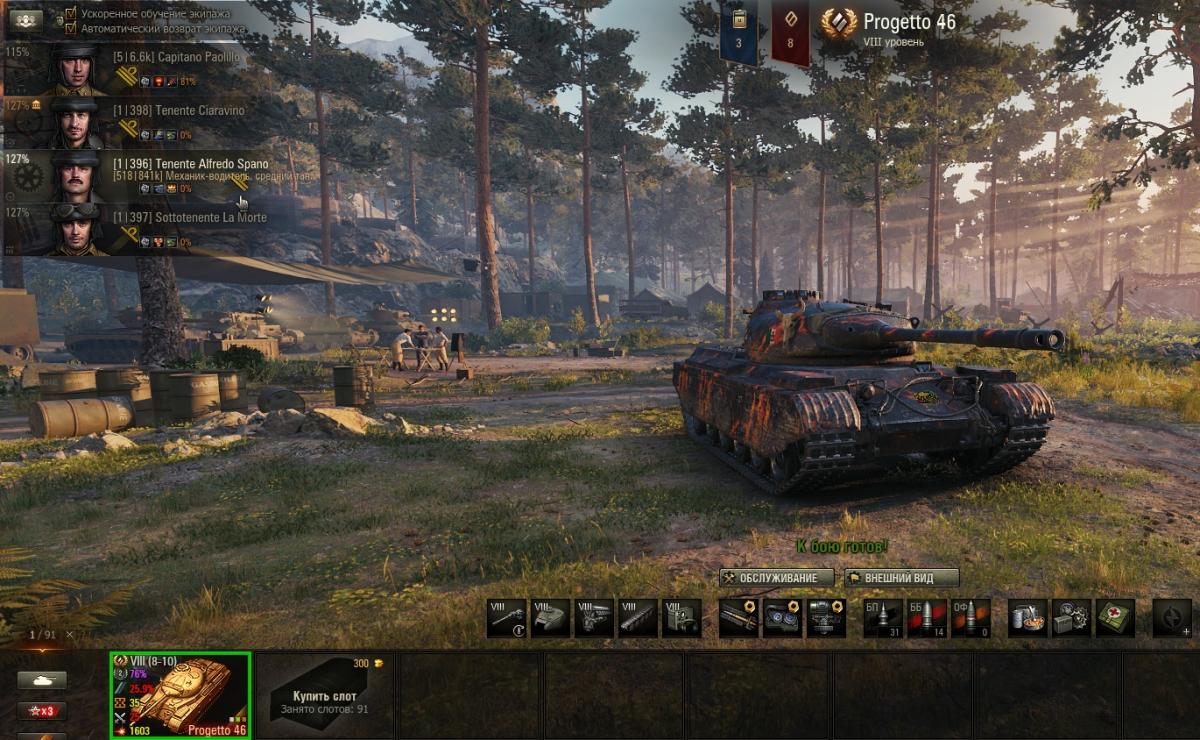Buy a new garage slot
The width and height of the screenshot is (1200, 740).
324,695
